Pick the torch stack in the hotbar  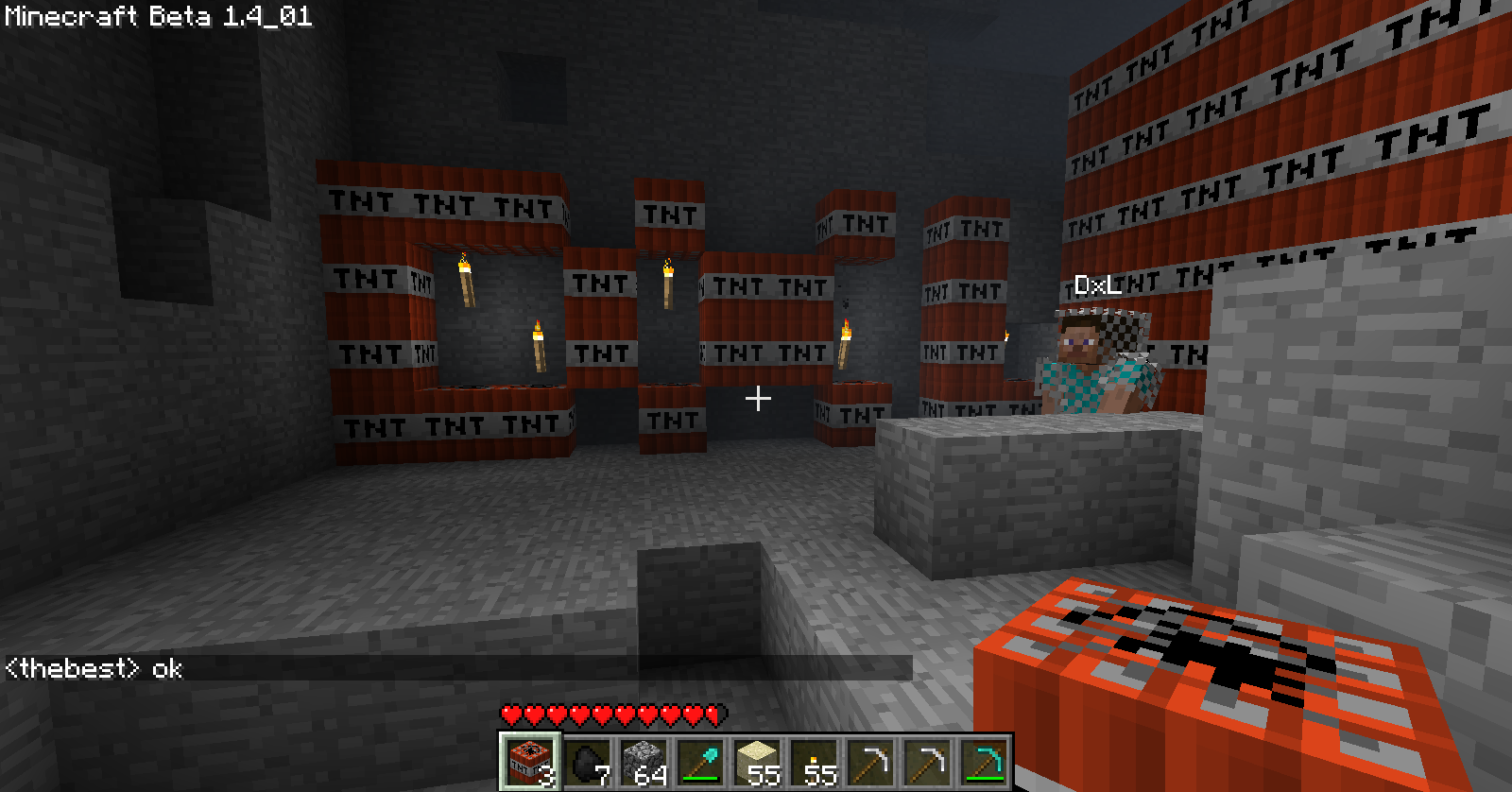[814, 762]
